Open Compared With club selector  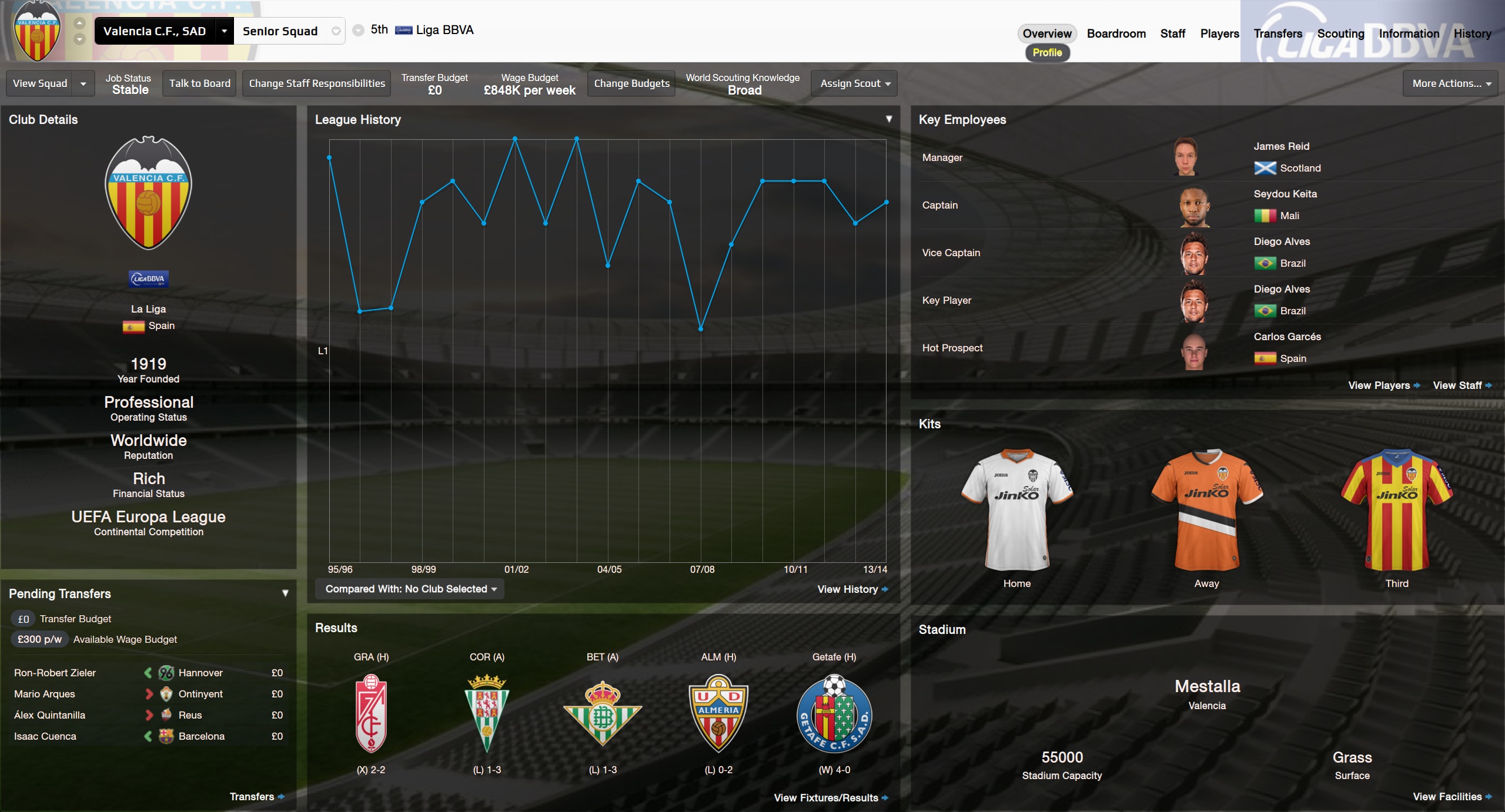pos(410,589)
